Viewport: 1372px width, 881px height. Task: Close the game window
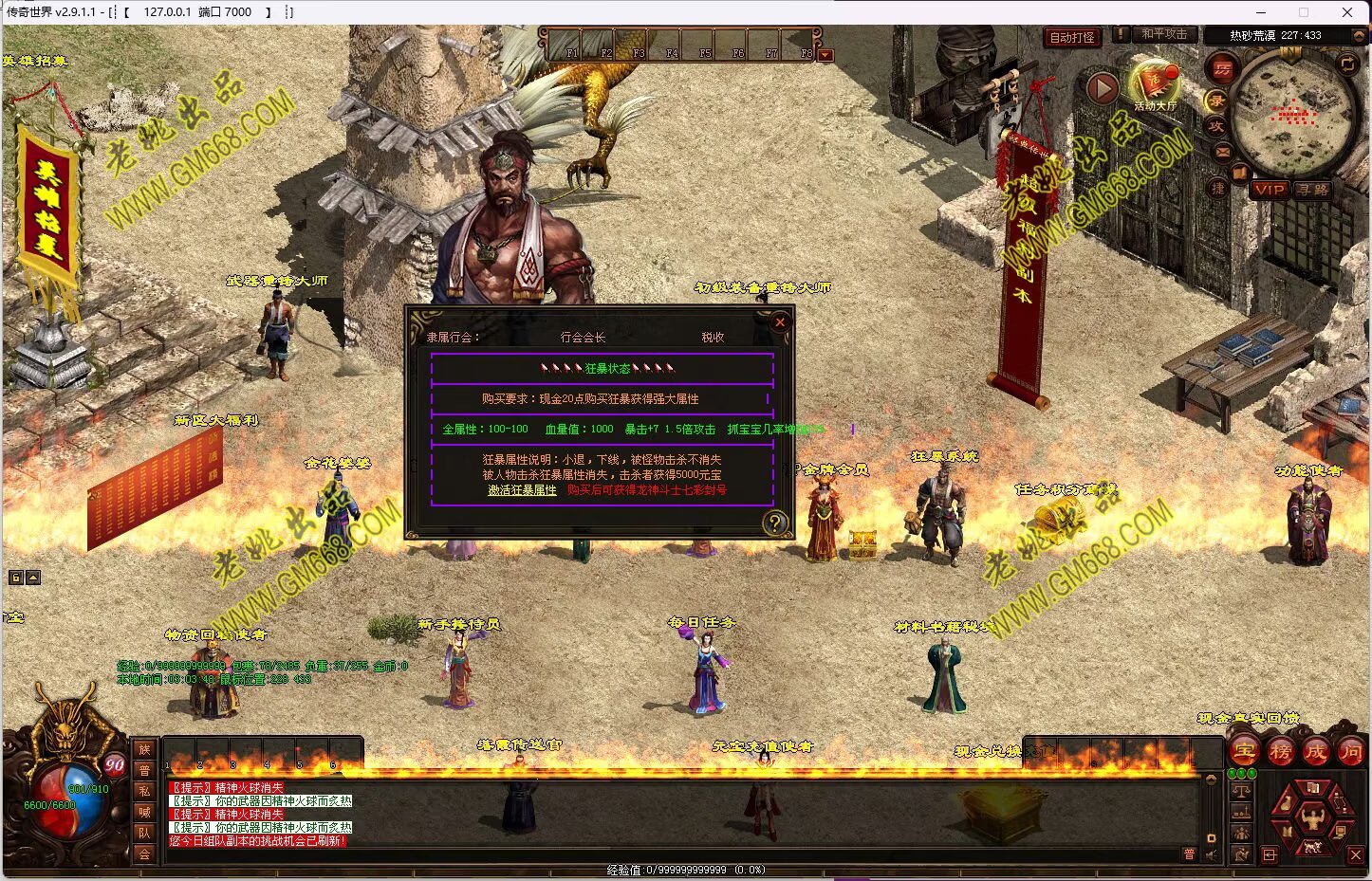[1346, 12]
